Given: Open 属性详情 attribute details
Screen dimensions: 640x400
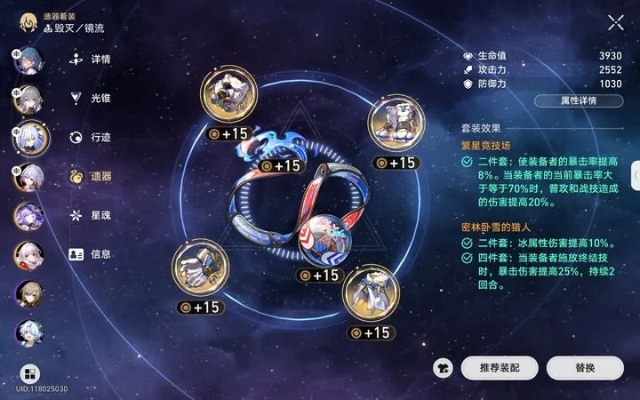Looking at the screenshot, I should click(579, 101).
